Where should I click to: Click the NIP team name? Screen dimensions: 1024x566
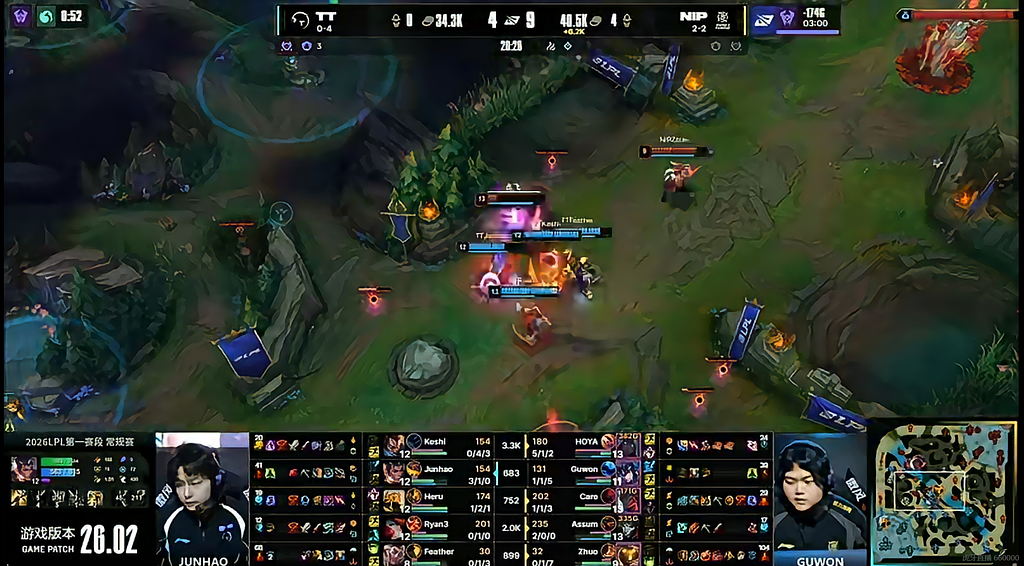tap(692, 17)
